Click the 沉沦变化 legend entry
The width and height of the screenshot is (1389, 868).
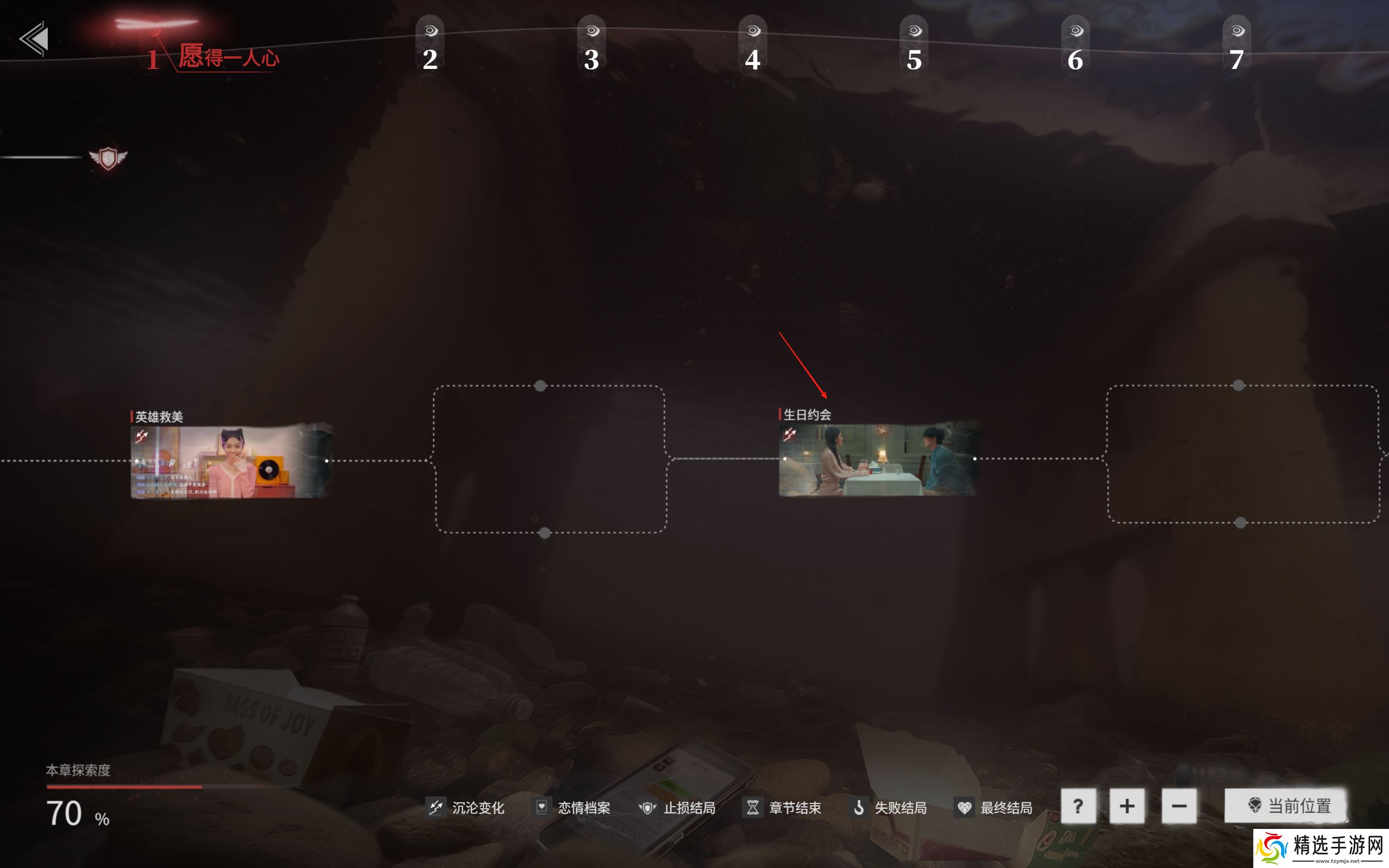(x=466, y=808)
